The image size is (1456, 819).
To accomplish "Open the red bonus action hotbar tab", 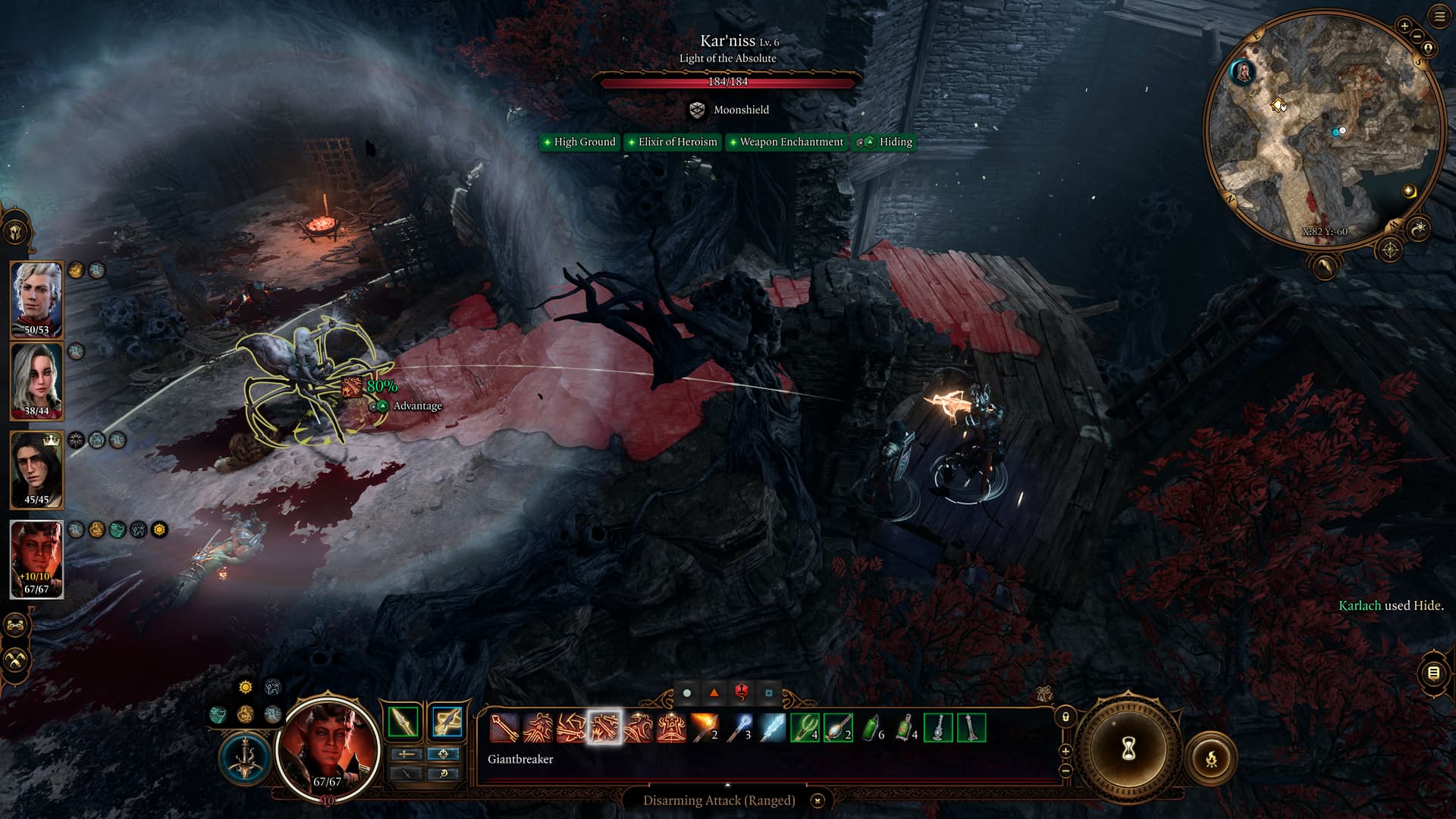I will pos(741,692).
